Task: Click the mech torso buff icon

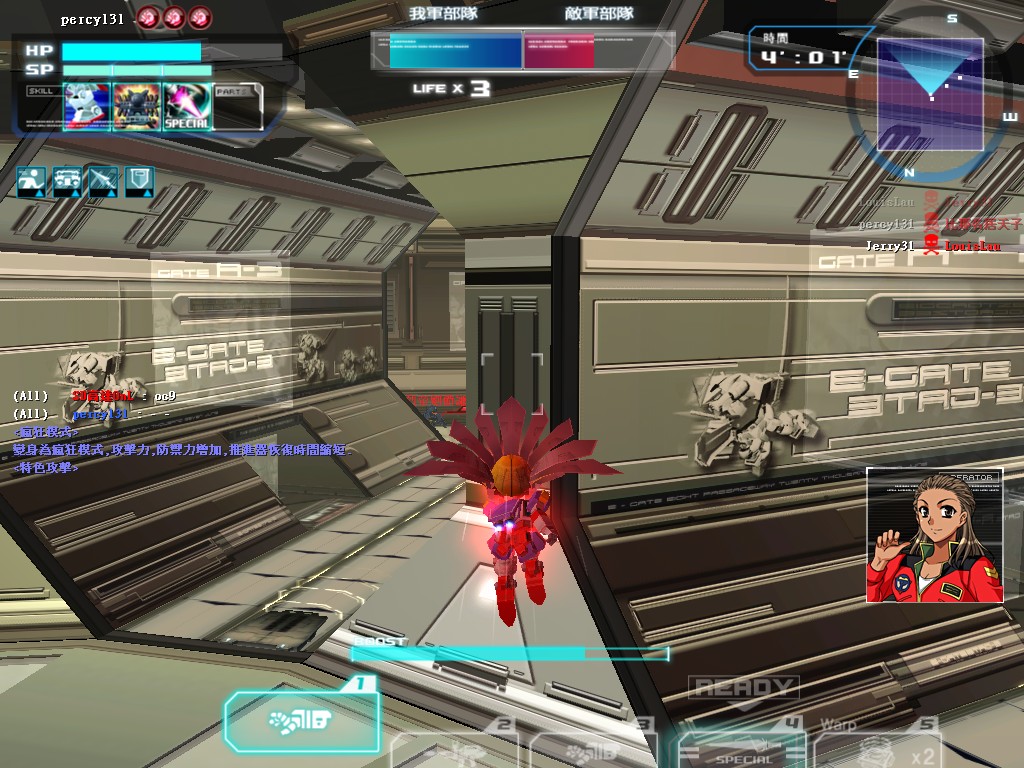Action: (67, 181)
